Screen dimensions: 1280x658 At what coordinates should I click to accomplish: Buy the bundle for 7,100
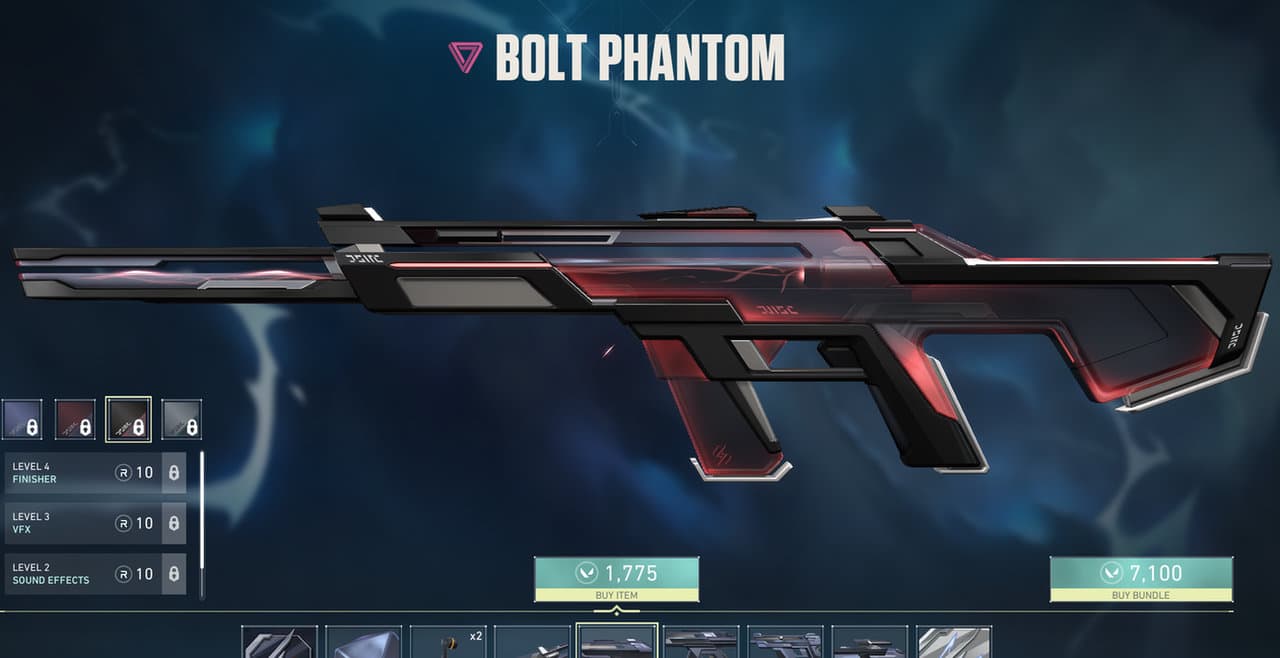click(1141, 579)
